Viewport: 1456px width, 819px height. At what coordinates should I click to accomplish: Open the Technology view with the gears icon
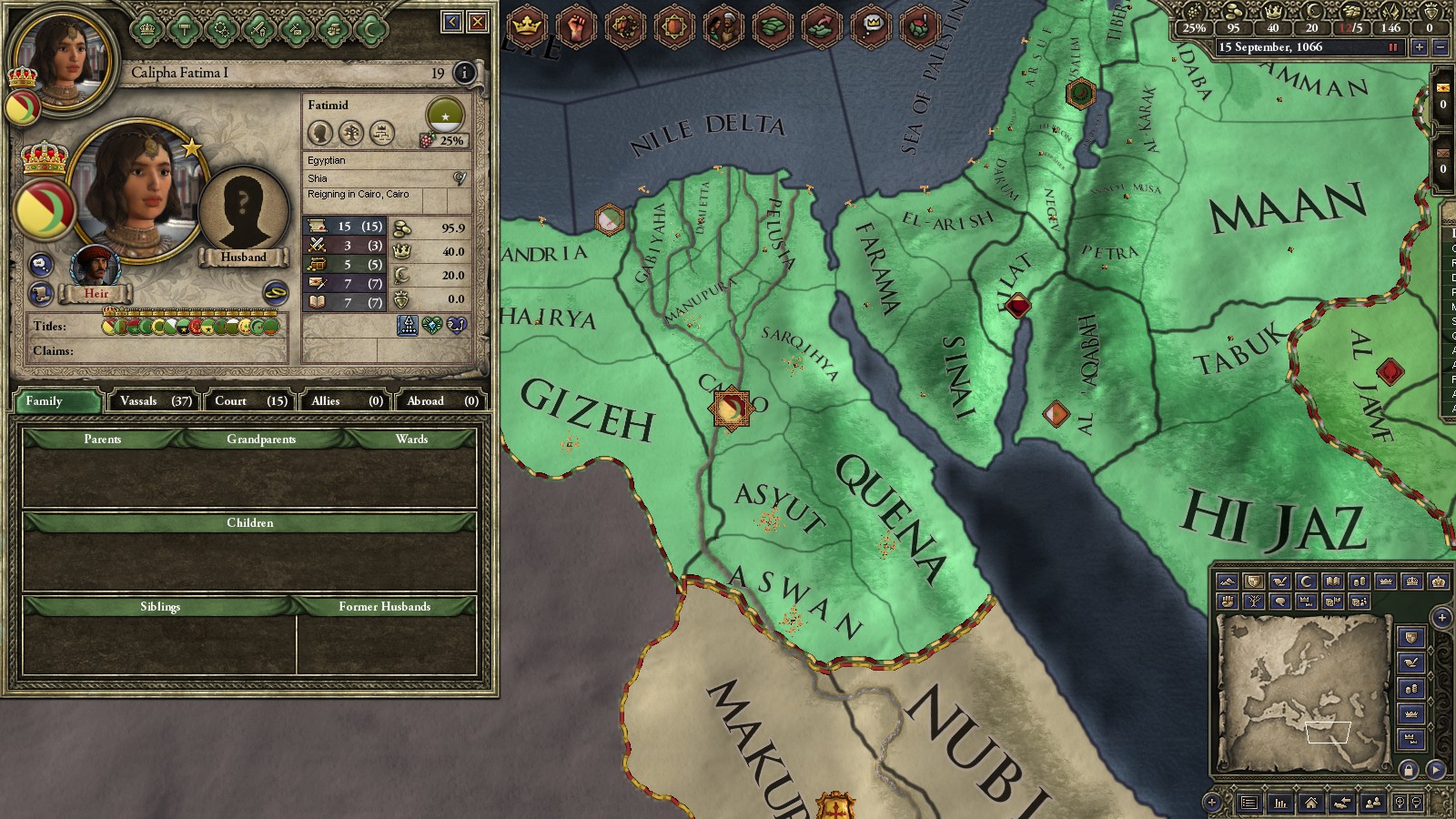tap(222, 30)
